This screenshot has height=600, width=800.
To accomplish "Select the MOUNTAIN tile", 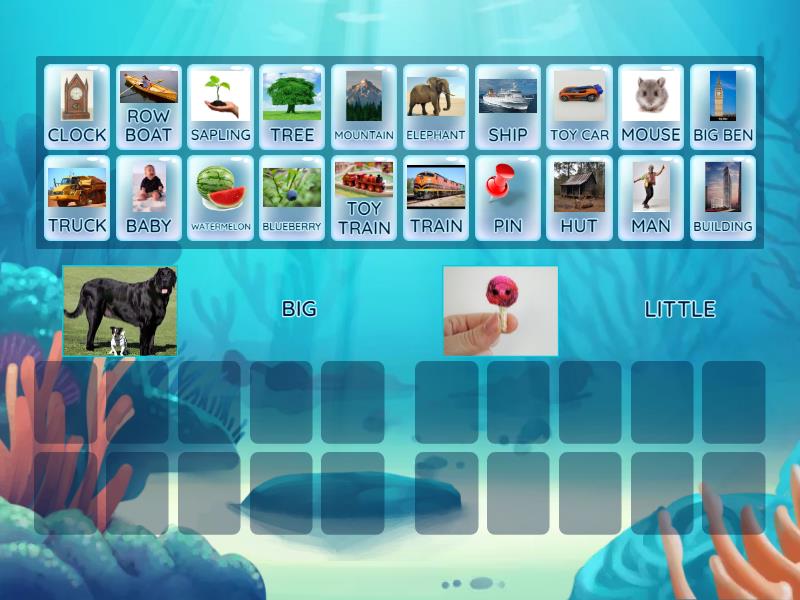I will click(364, 107).
